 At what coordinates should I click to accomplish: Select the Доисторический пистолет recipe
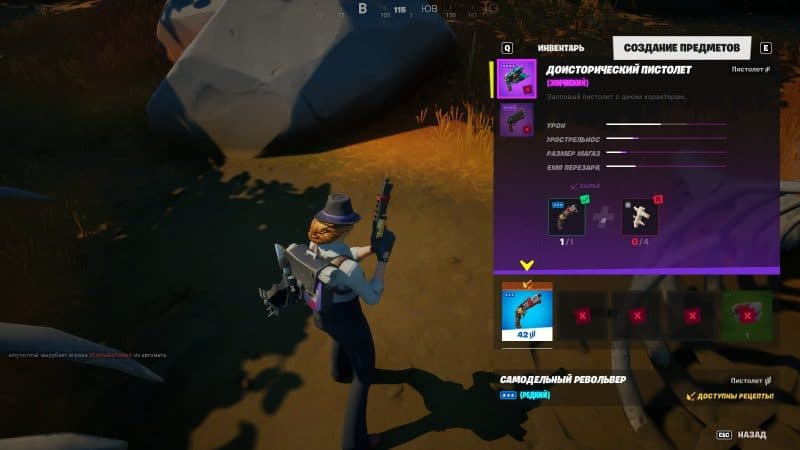[x=517, y=79]
